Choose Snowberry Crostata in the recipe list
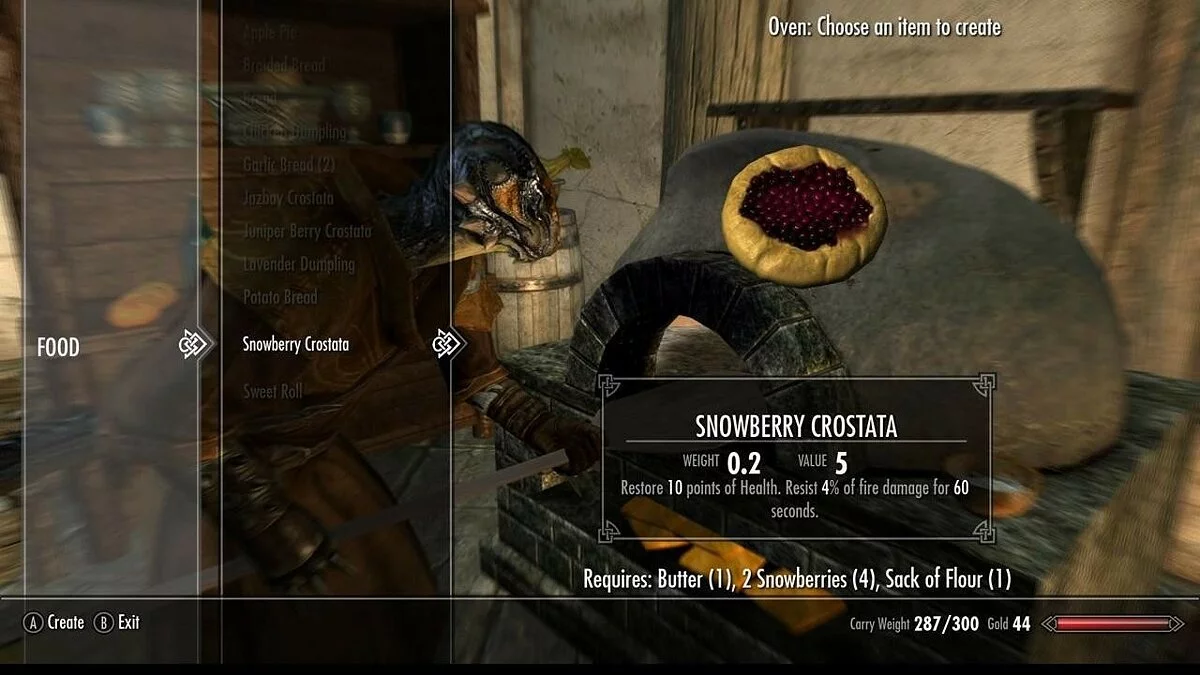The height and width of the screenshot is (675, 1200). coord(296,344)
